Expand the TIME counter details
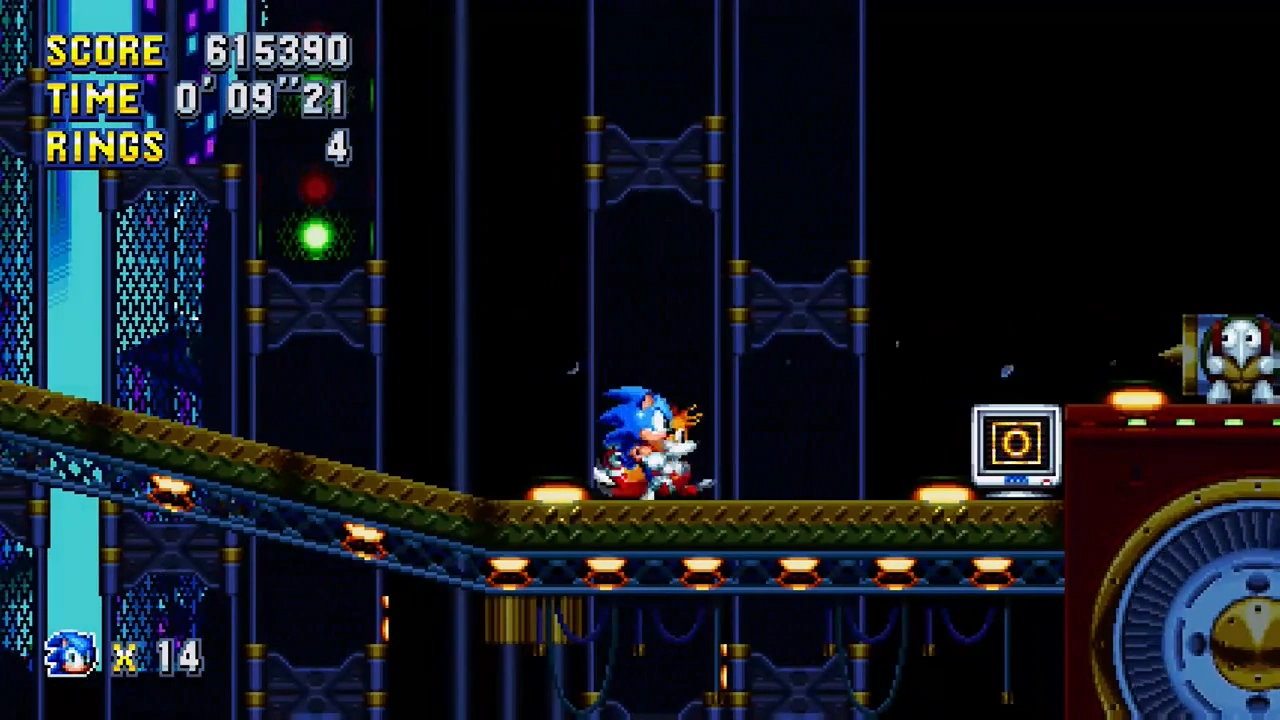Image resolution: width=1280 pixels, height=720 pixels. coord(260,97)
